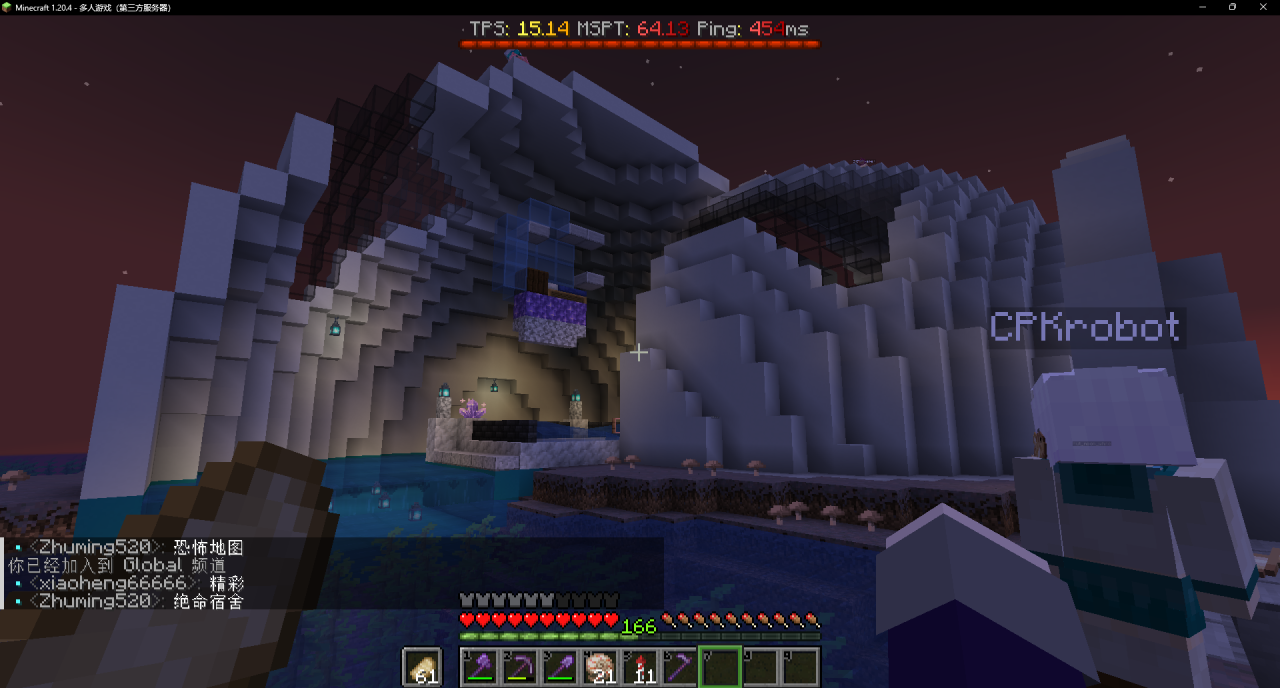Minimize the Minecraft window
This screenshot has width=1280, height=688.
coord(1204,7)
